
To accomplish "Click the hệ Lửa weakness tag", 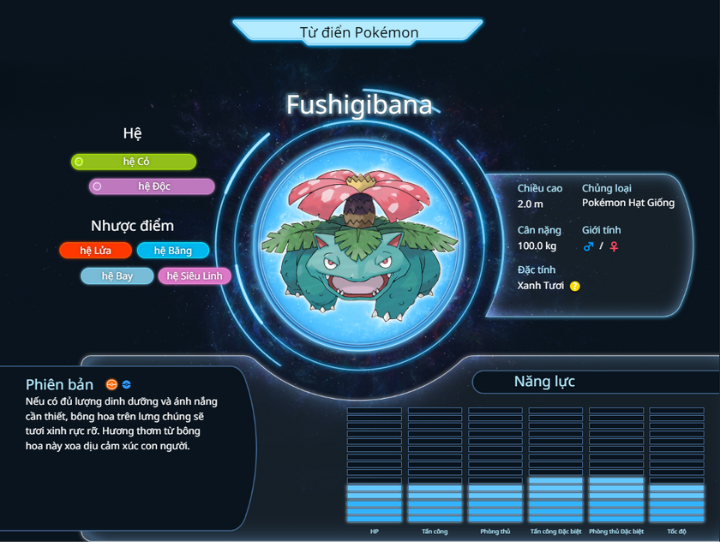I will pos(96,251).
